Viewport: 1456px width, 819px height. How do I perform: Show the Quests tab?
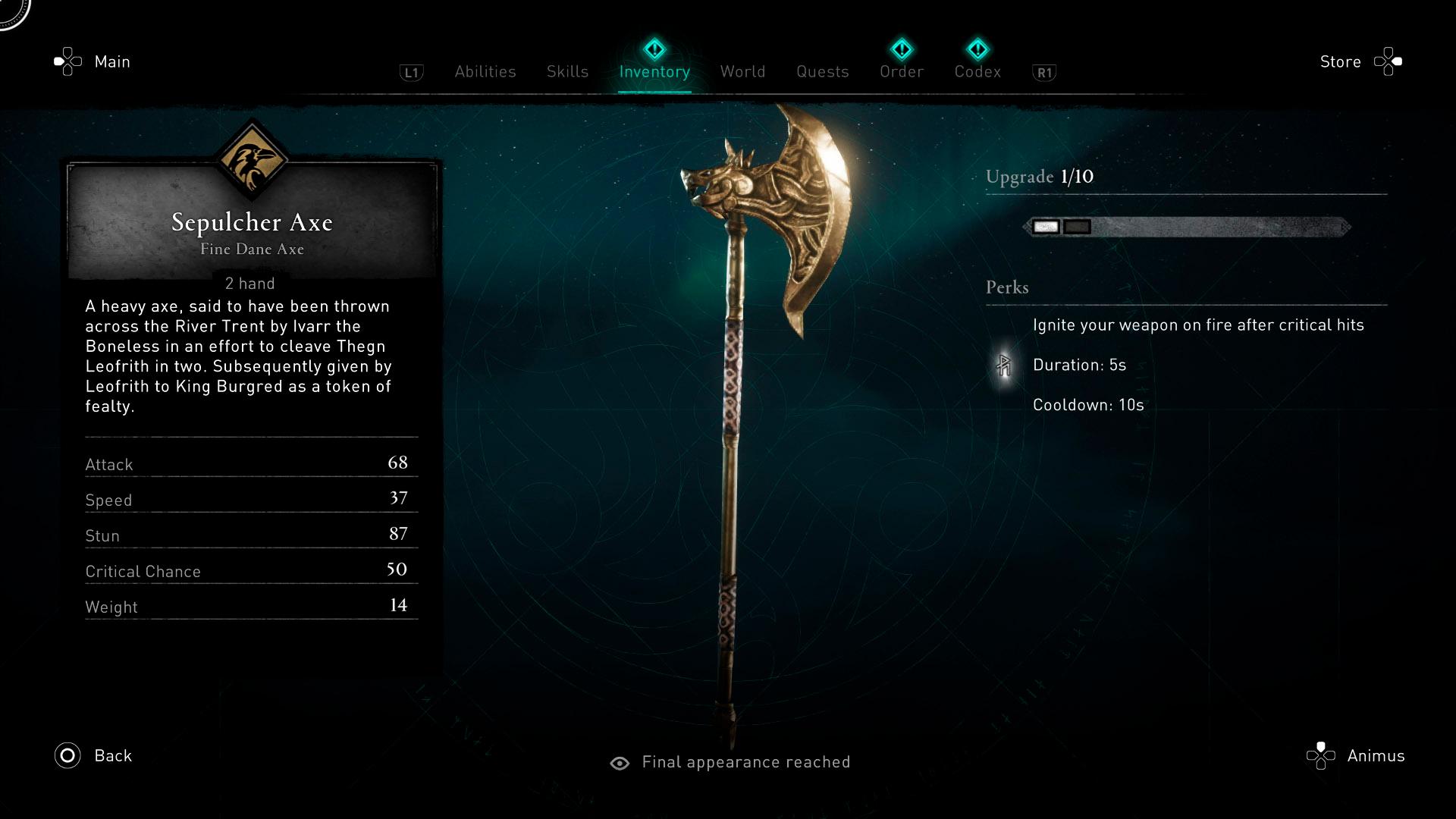point(822,71)
